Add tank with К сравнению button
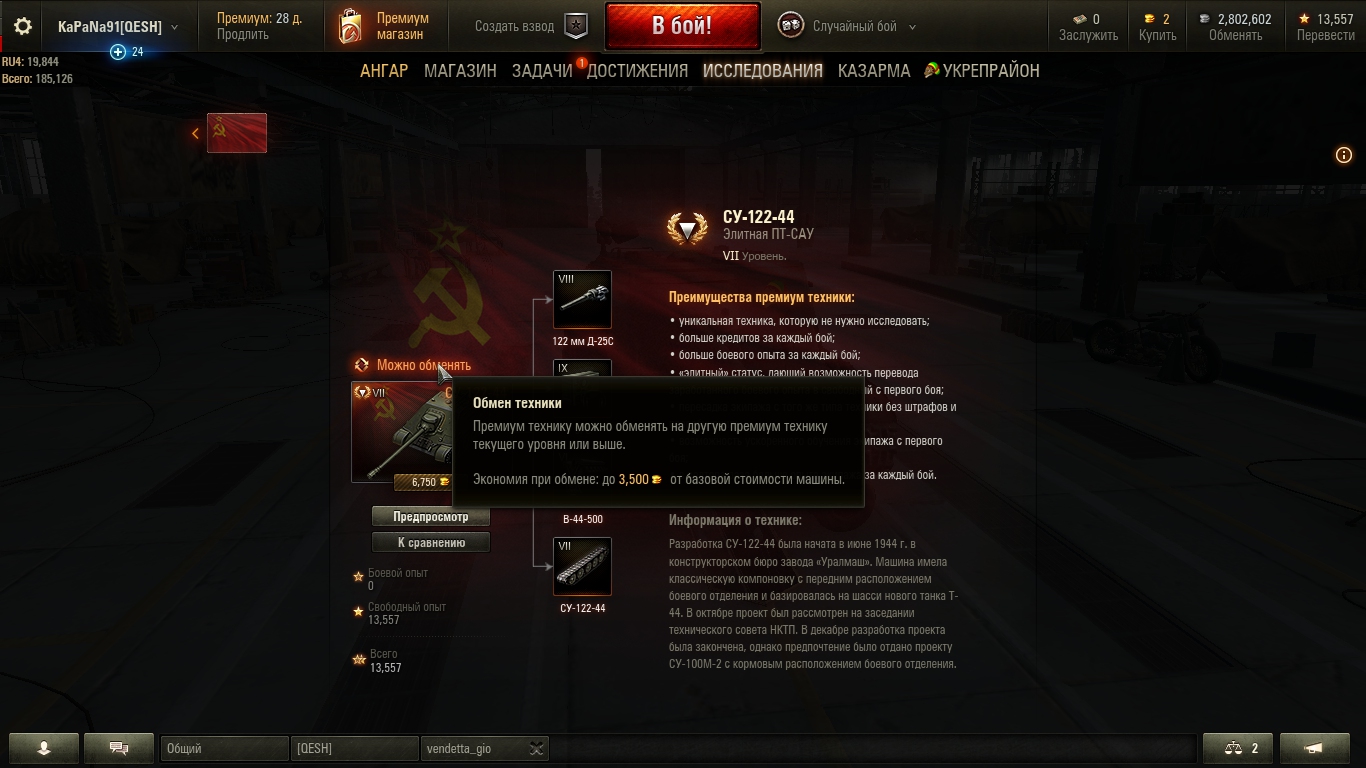This screenshot has height=768, width=1366. 430,543
